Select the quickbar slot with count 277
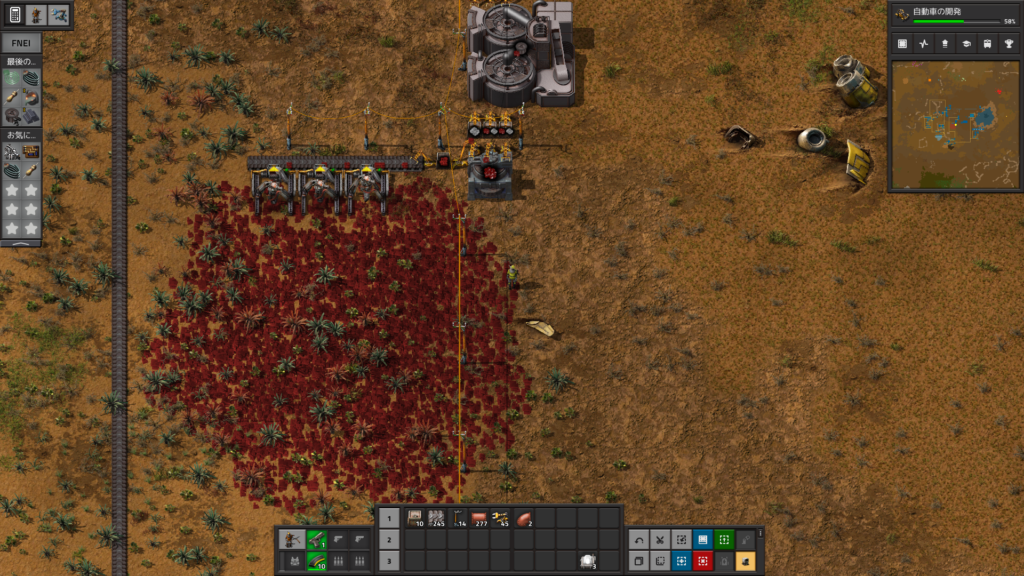The height and width of the screenshot is (576, 1024). pos(479,518)
